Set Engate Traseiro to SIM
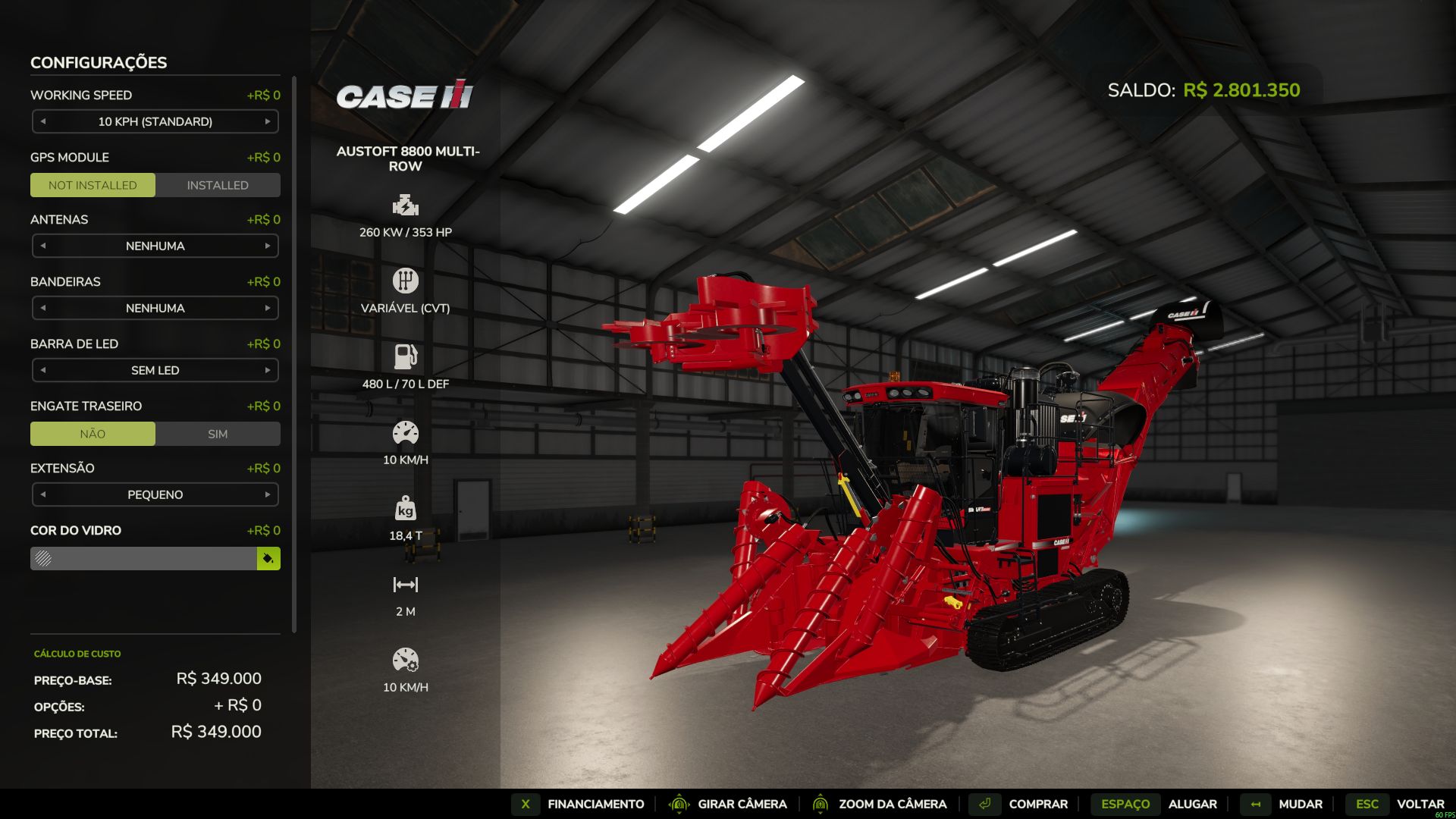 coord(218,433)
